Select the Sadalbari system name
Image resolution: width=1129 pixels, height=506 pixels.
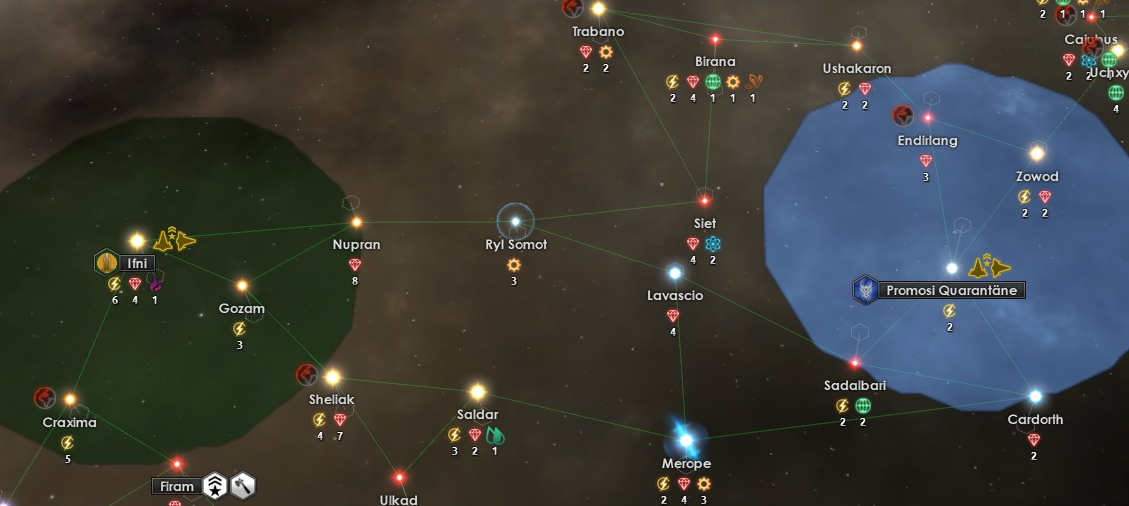pos(855,386)
